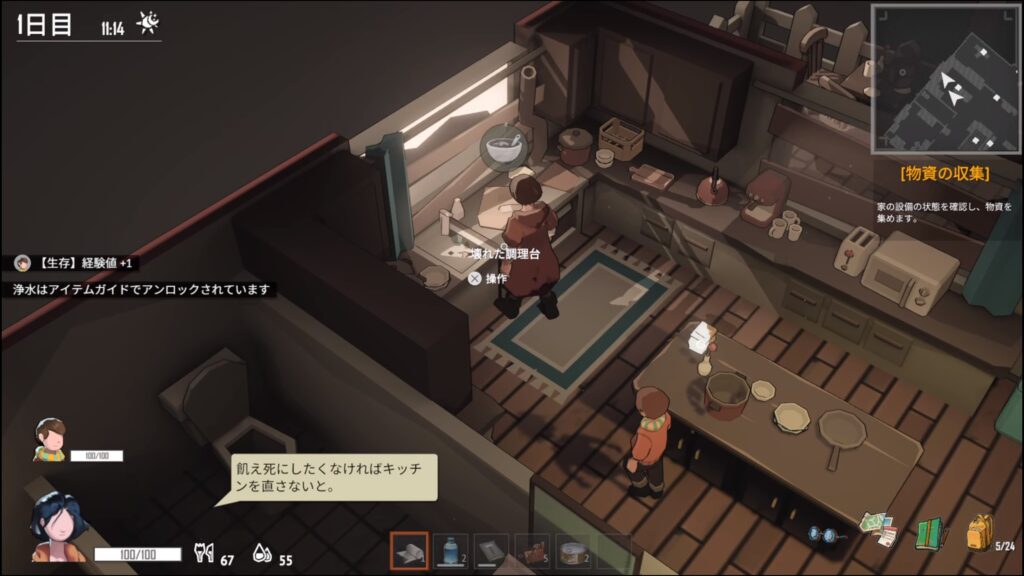Select the child character portrait
Viewport: 1024px width, 576px height.
[49, 438]
